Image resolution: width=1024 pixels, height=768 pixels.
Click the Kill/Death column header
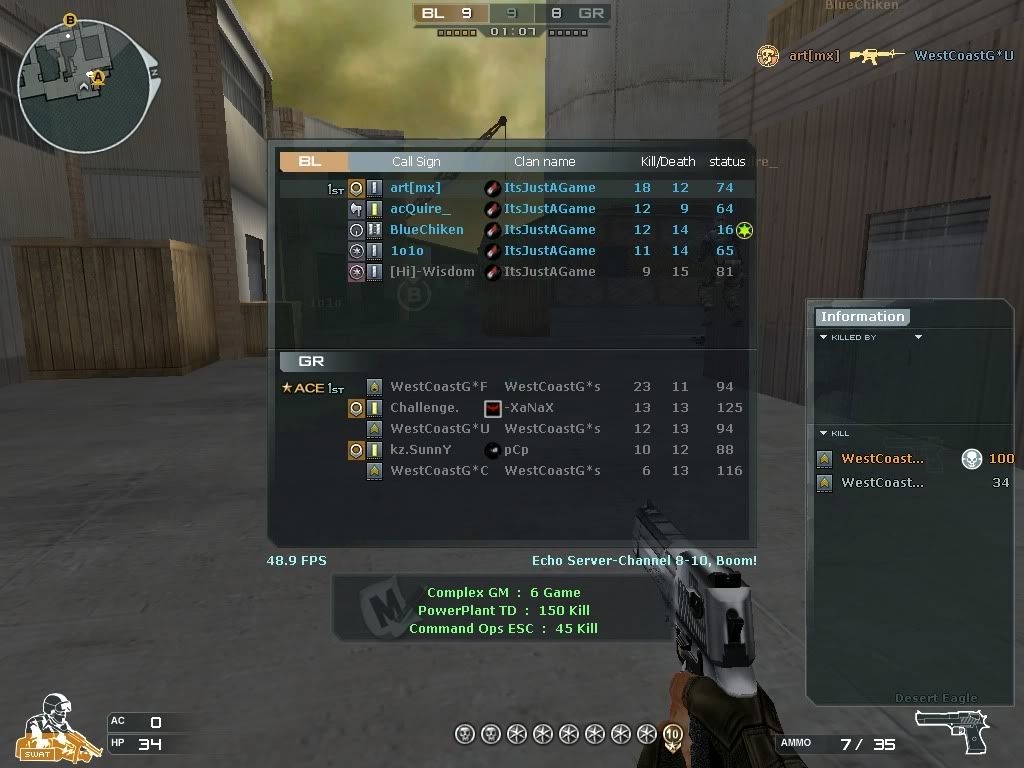668,162
